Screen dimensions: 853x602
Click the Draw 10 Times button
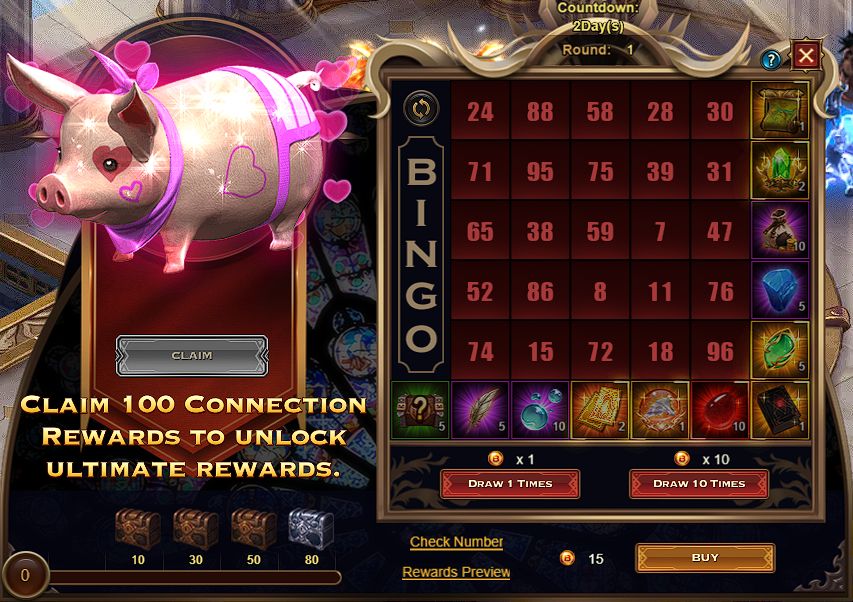pyautogui.click(x=698, y=483)
